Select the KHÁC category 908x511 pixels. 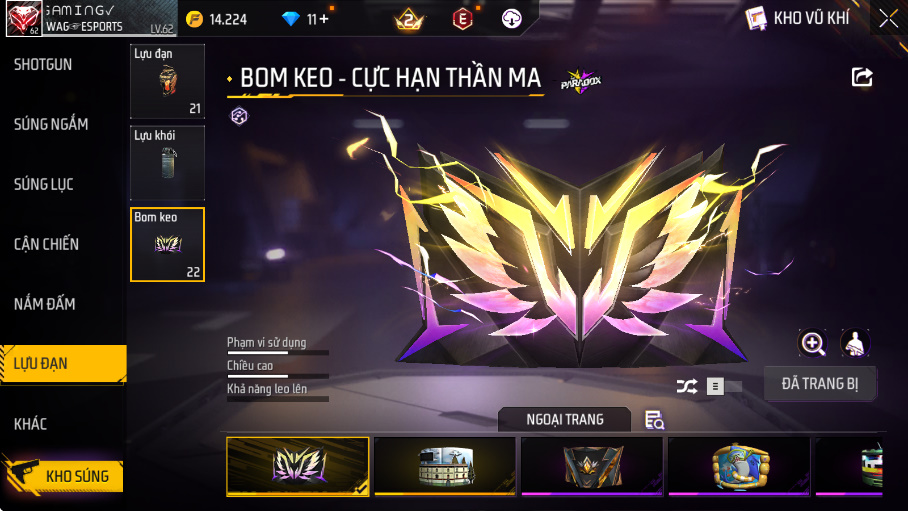(30, 424)
